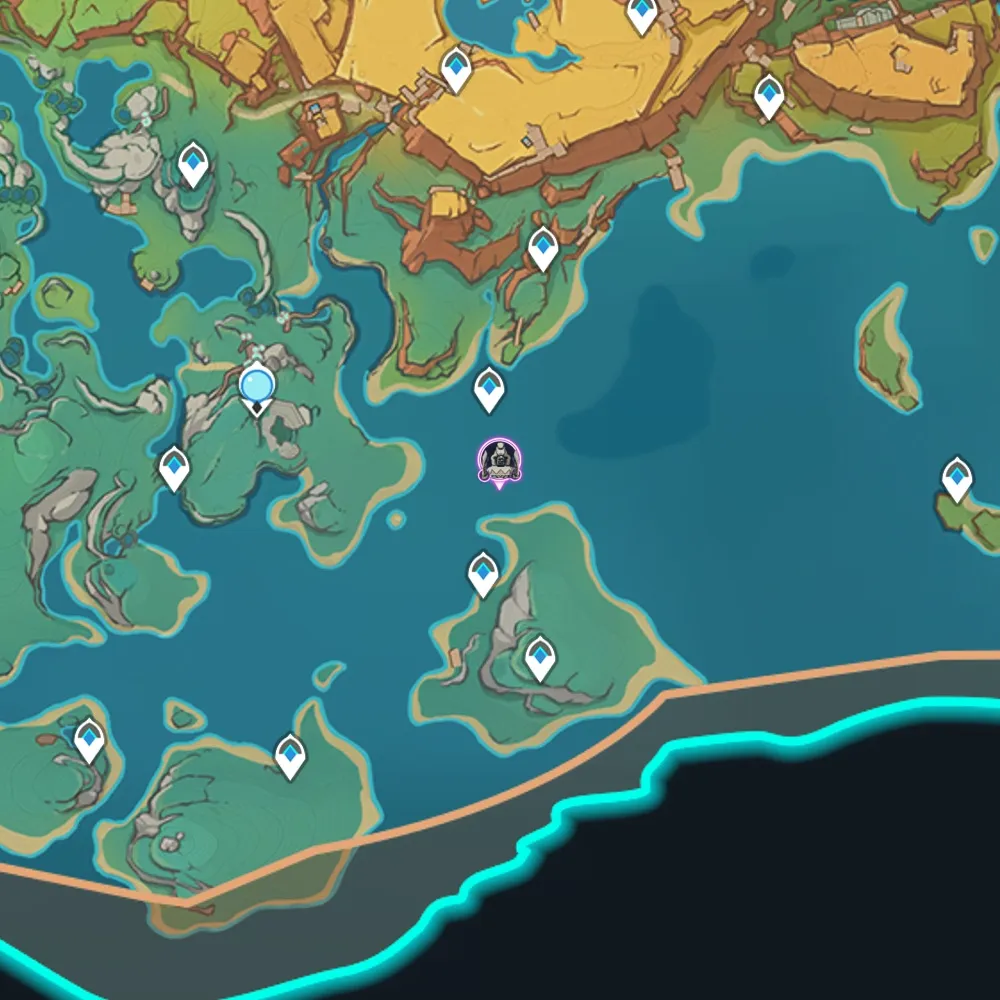
Task: Select the purple-ringed boss marker on the sea
Action: [x=498, y=460]
